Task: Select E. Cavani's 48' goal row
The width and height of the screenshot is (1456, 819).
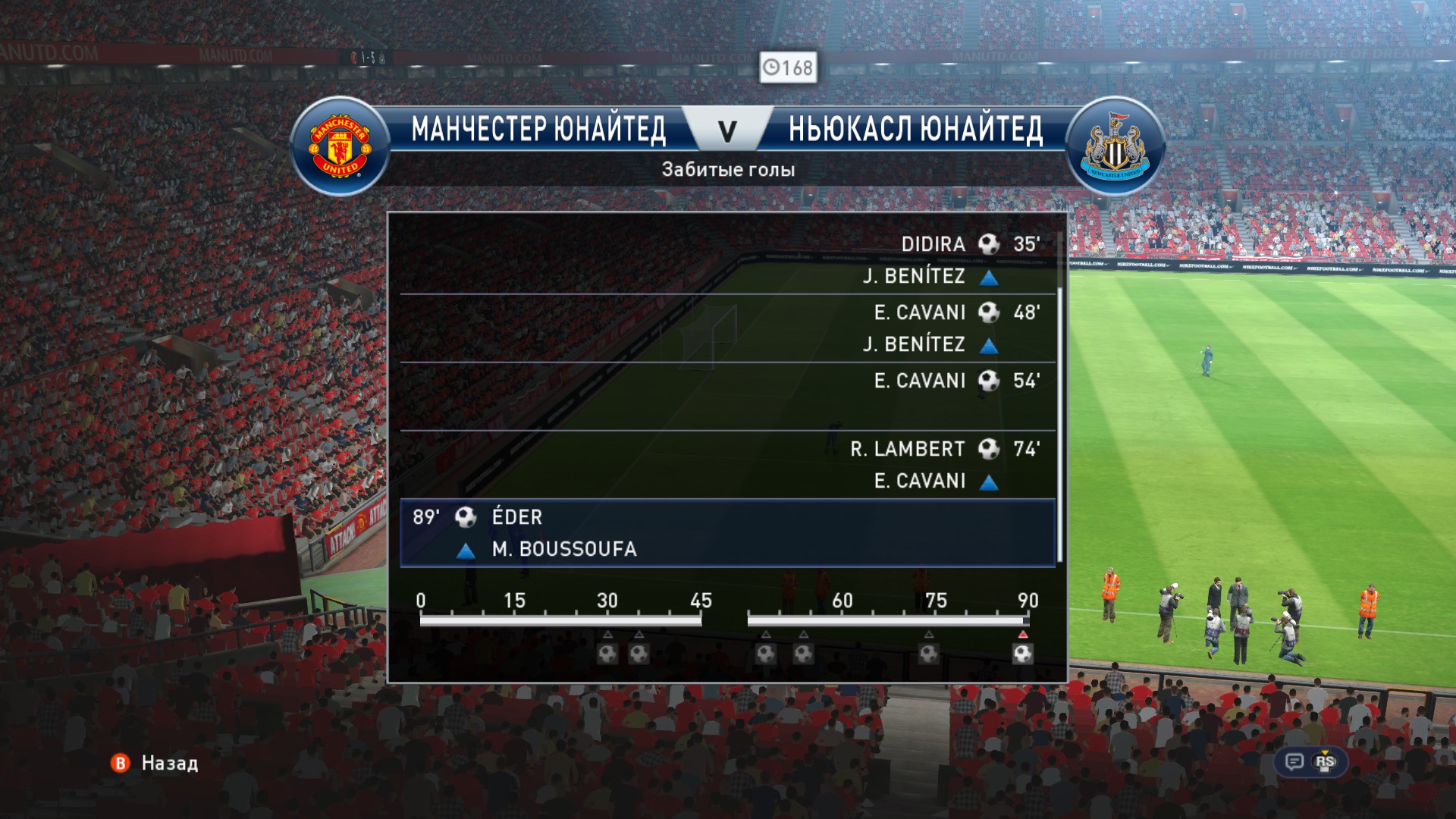Action: 728,328
